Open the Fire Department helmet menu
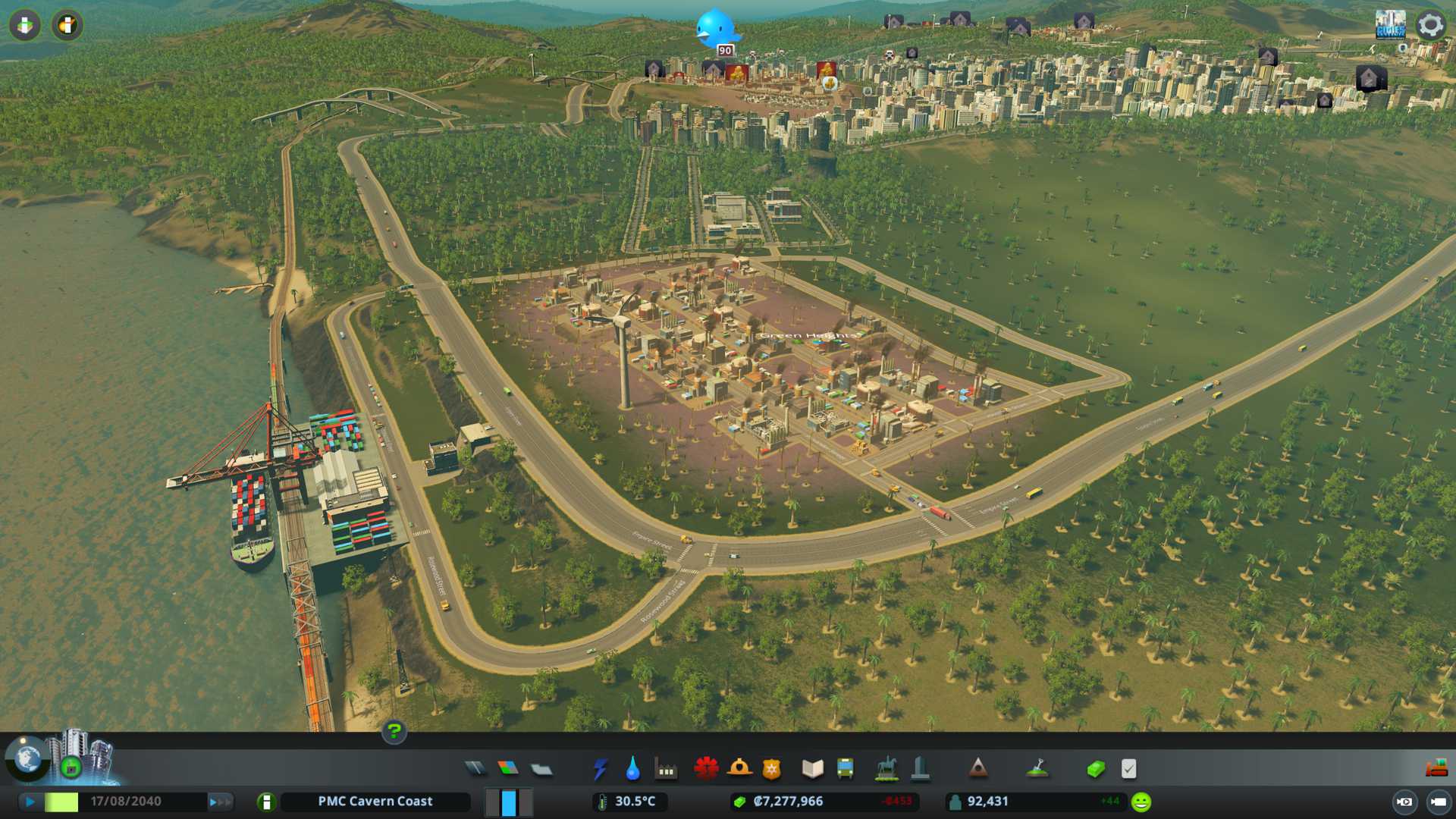 point(739,769)
